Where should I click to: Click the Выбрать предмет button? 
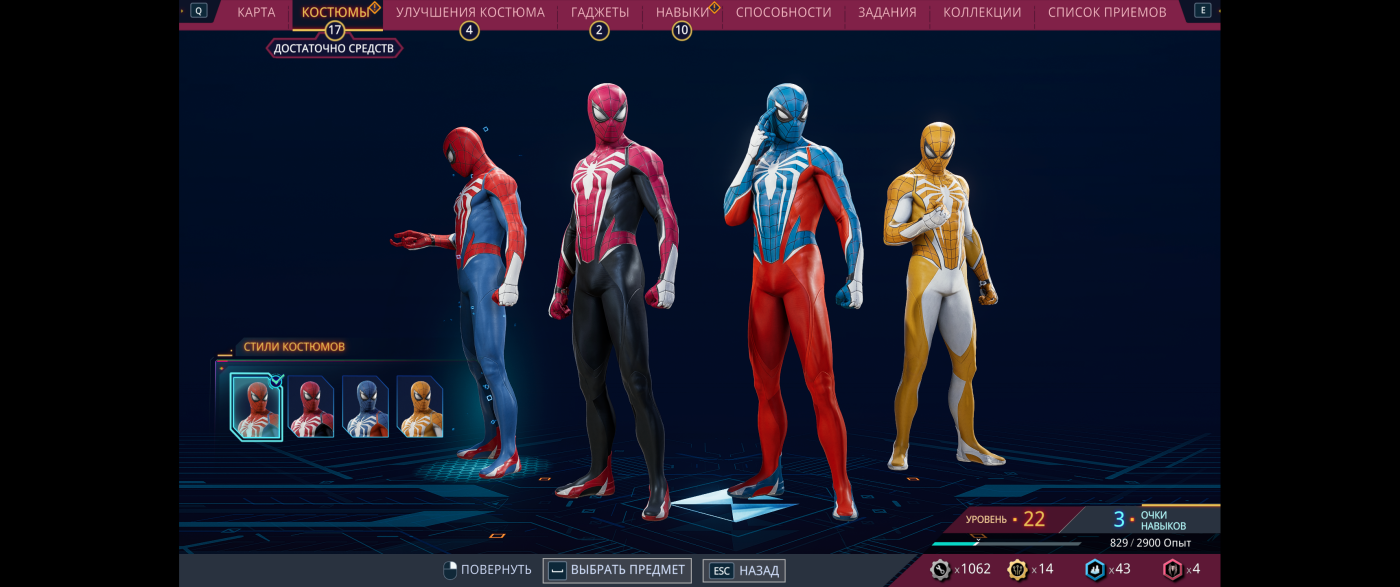617,570
